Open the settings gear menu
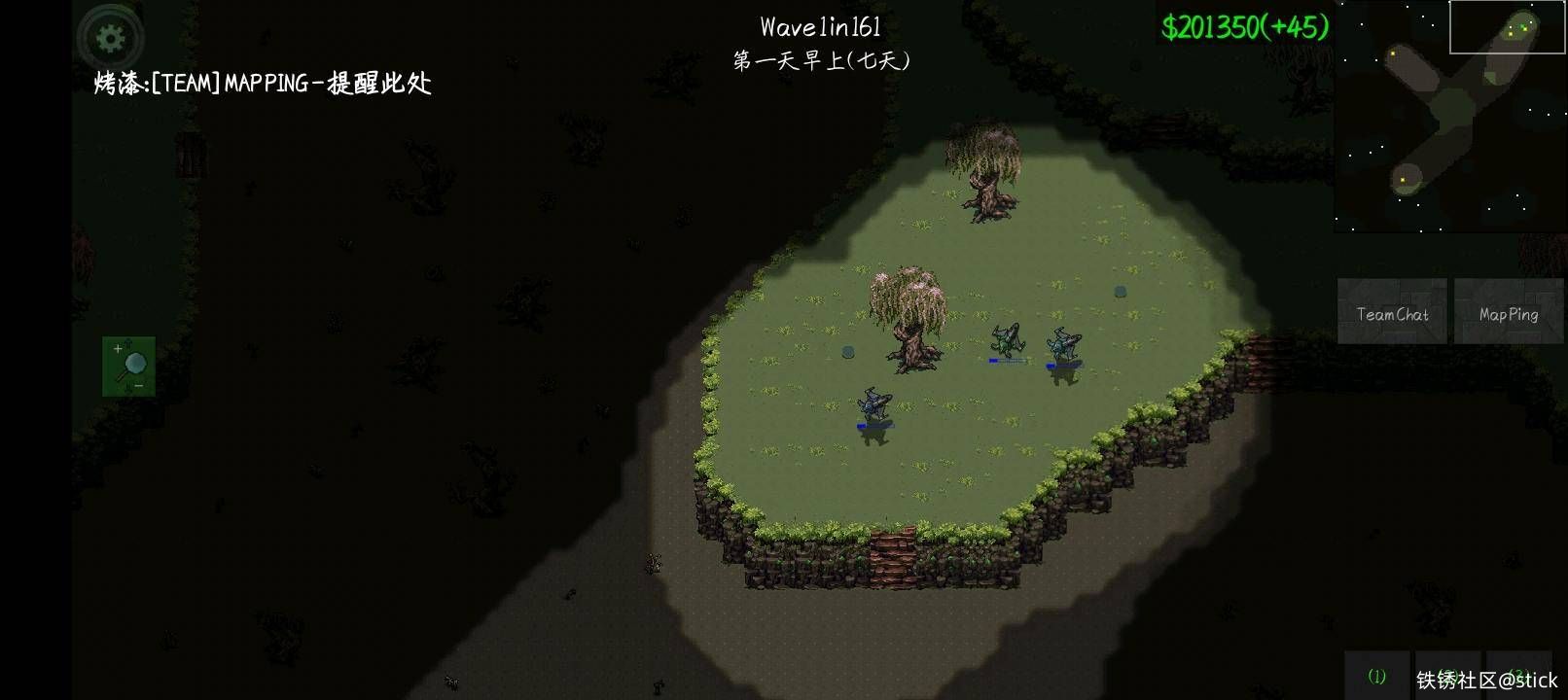 111,39
